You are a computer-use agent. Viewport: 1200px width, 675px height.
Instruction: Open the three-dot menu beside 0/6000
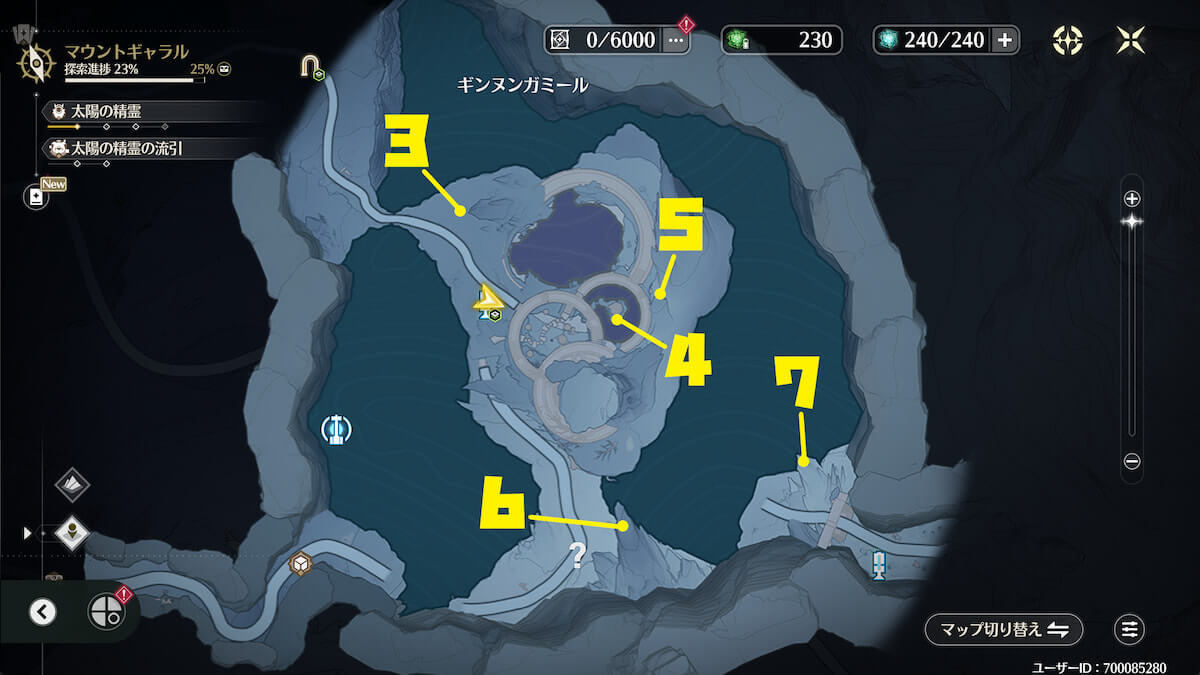click(677, 40)
